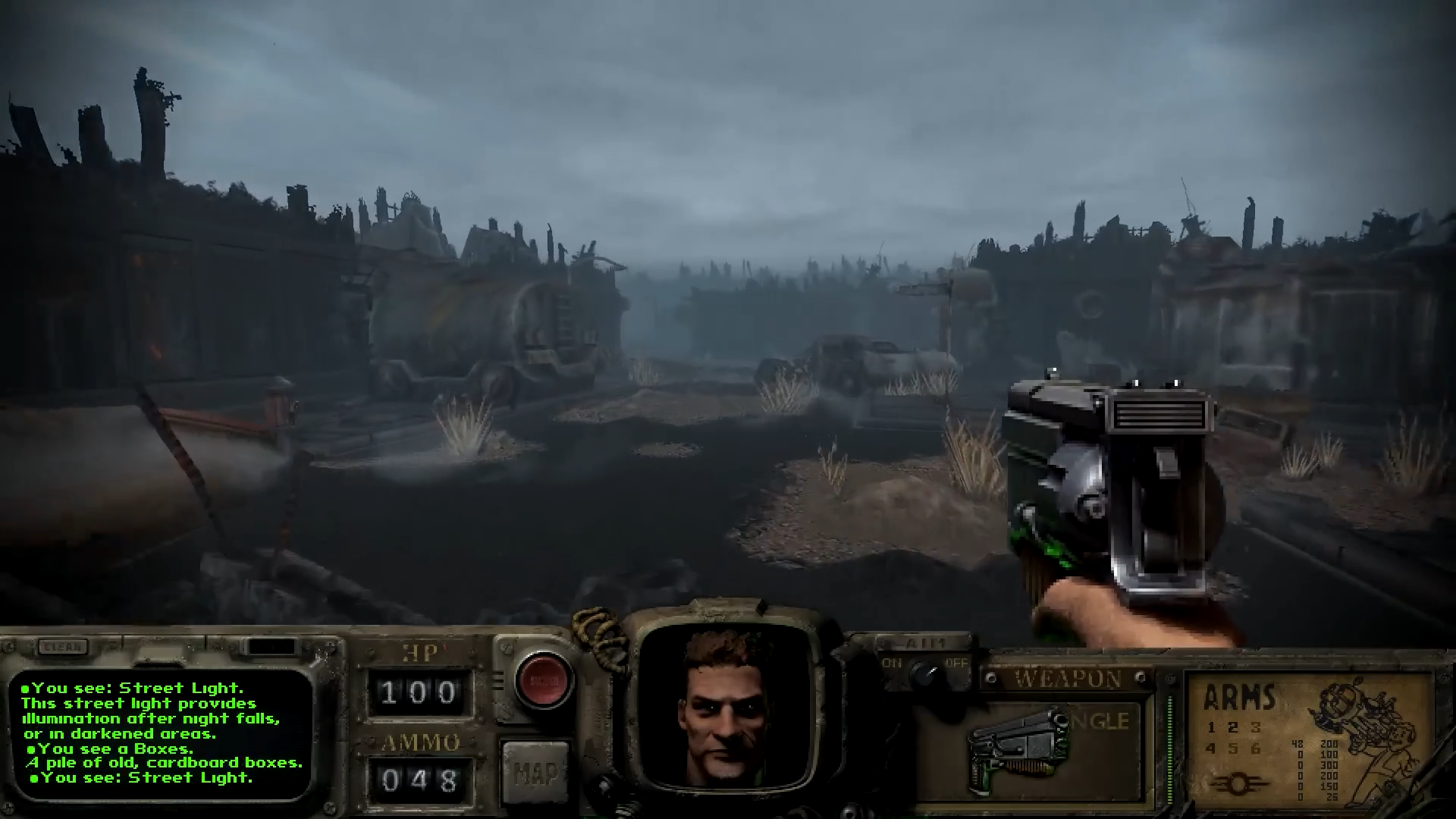Select arms slot number 6

(x=1256, y=749)
